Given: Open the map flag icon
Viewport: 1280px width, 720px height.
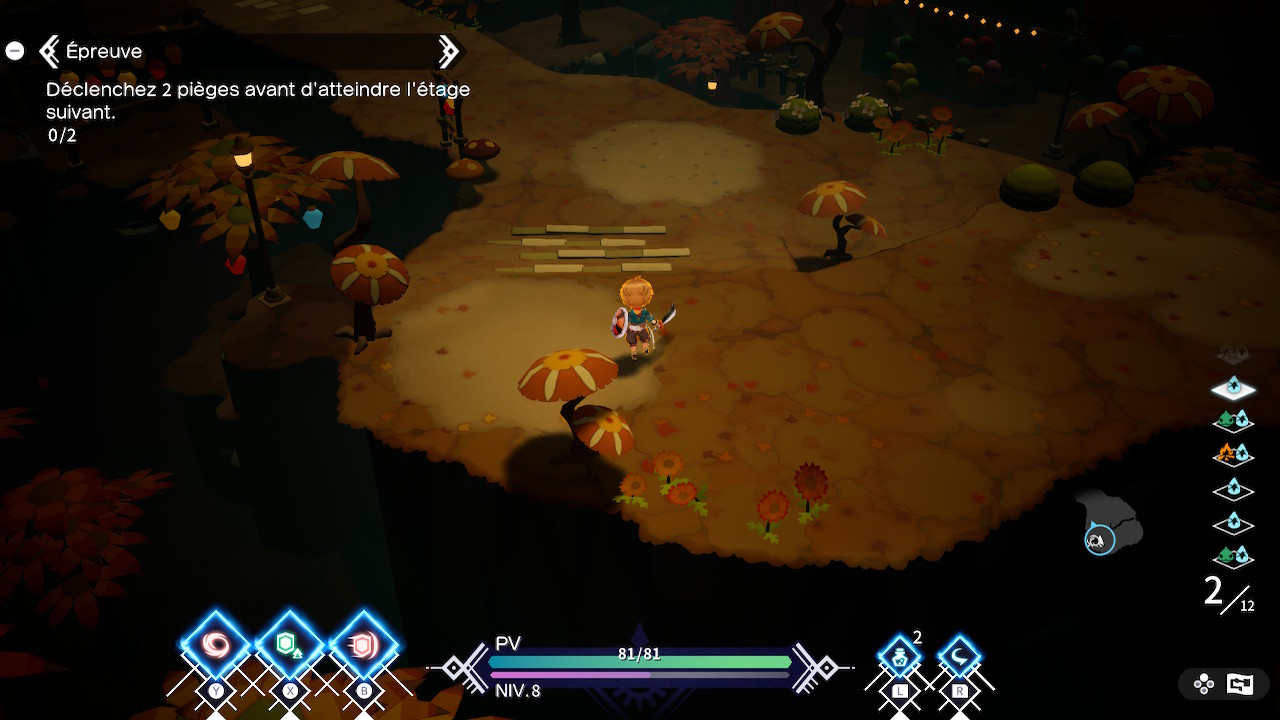Looking at the screenshot, I should [x=1240, y=684].
